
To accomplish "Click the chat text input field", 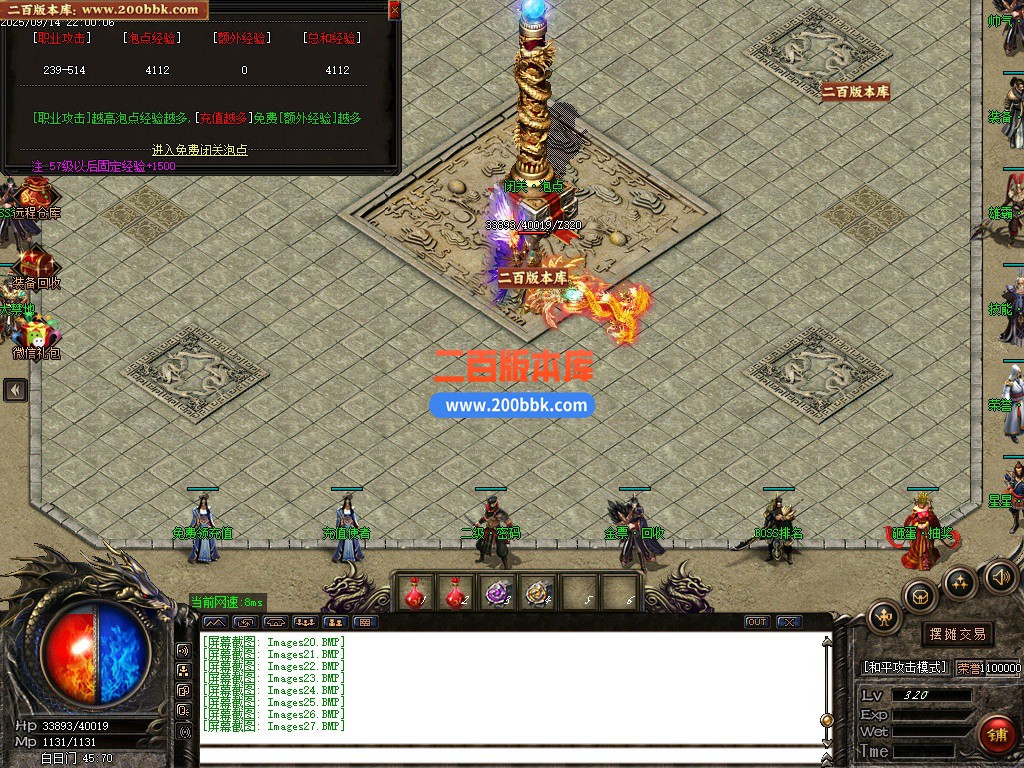I will (x=510, y=755).
